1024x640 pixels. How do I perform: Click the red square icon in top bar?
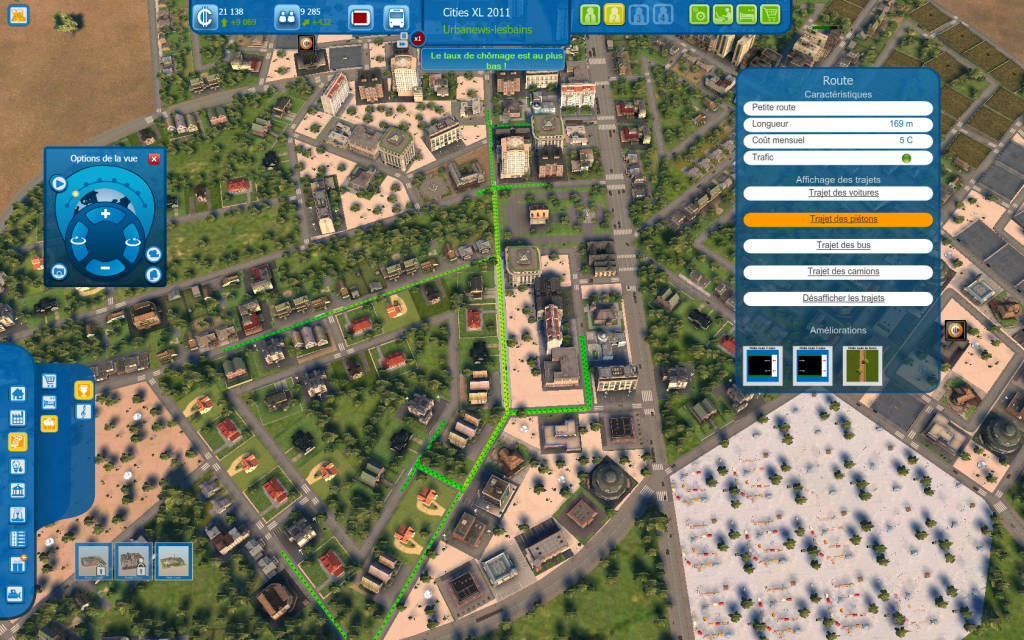[x=360, y=17]
